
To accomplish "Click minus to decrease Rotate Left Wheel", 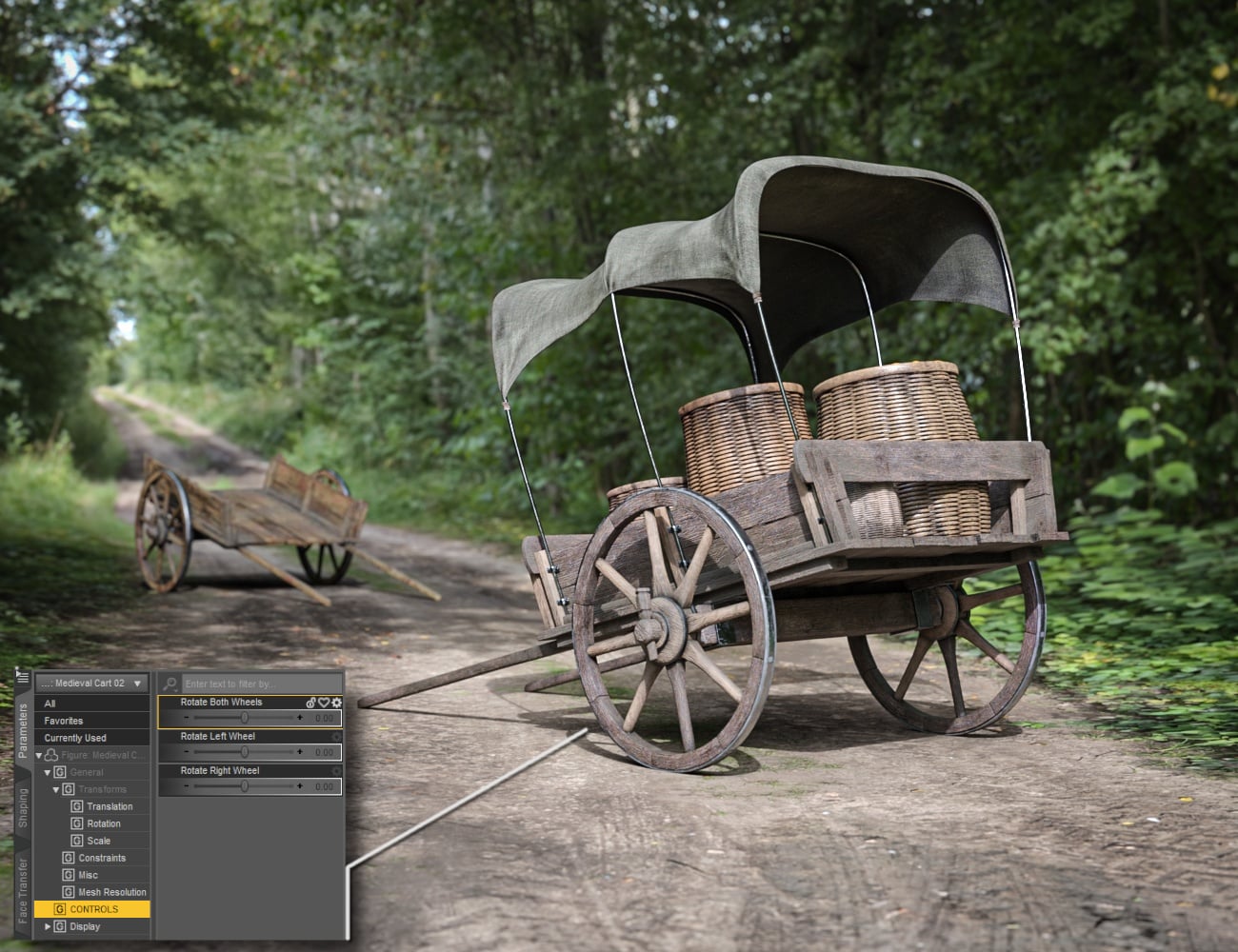I will click(187, 752).
